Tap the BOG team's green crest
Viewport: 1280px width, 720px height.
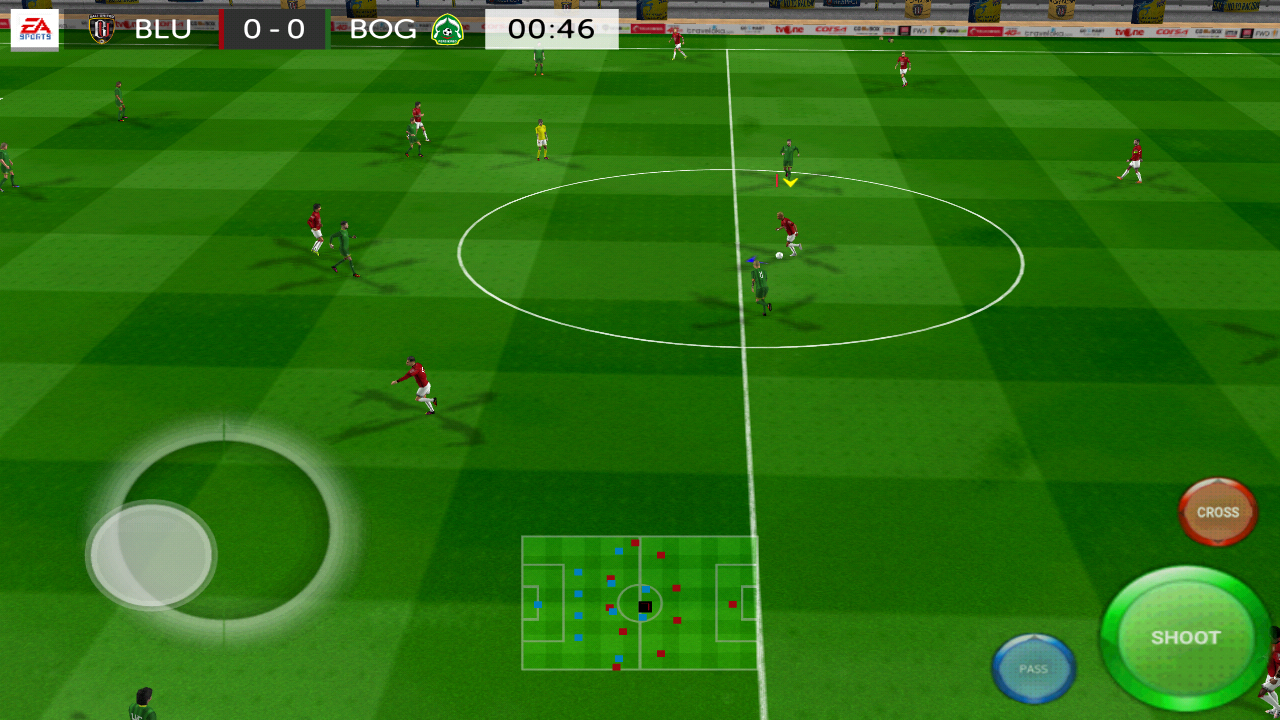[x=447, y=29]
